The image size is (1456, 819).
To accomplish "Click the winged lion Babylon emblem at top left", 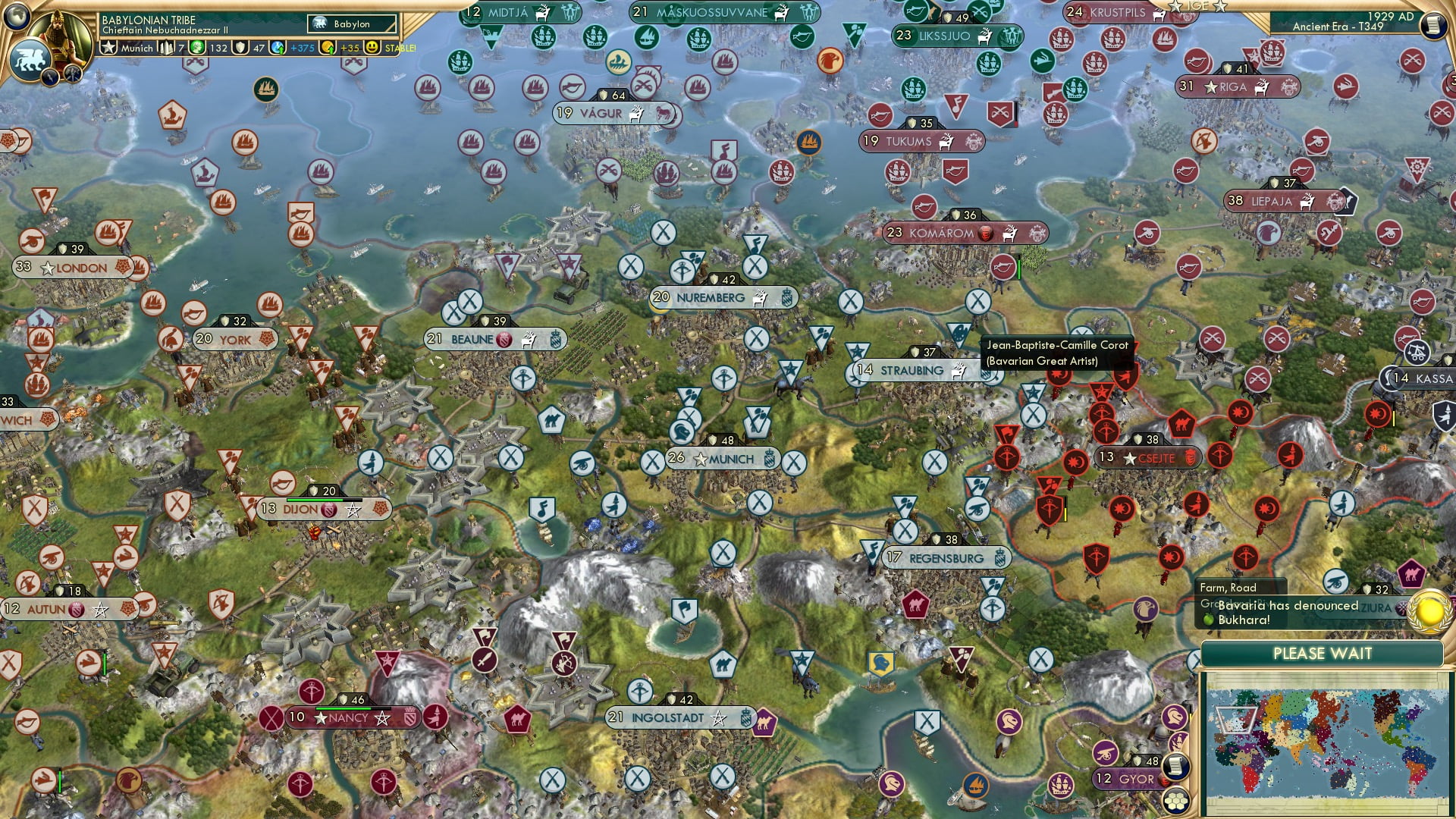I will (x=32, y=61).
